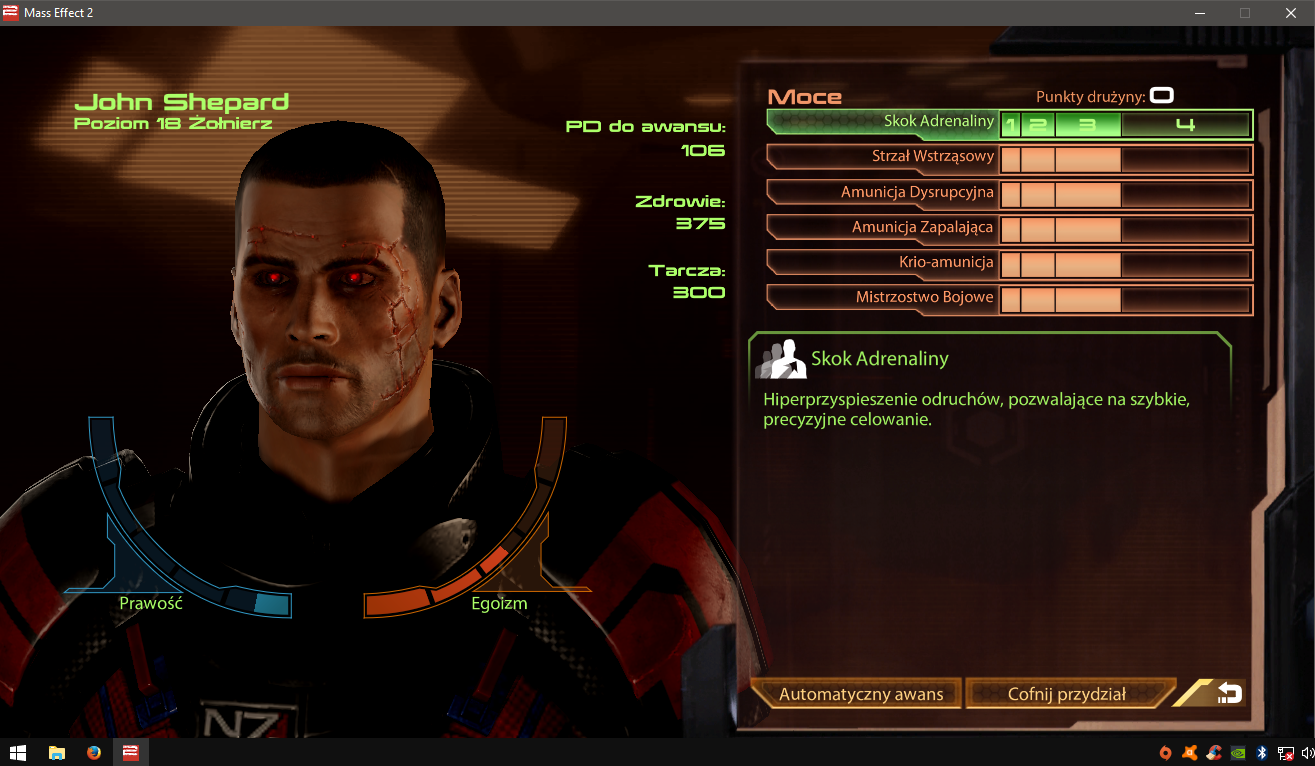Open Origin from the system tray
Image resolution: width=1315 pixels, height=766 pixels.
click(1165, 753)
